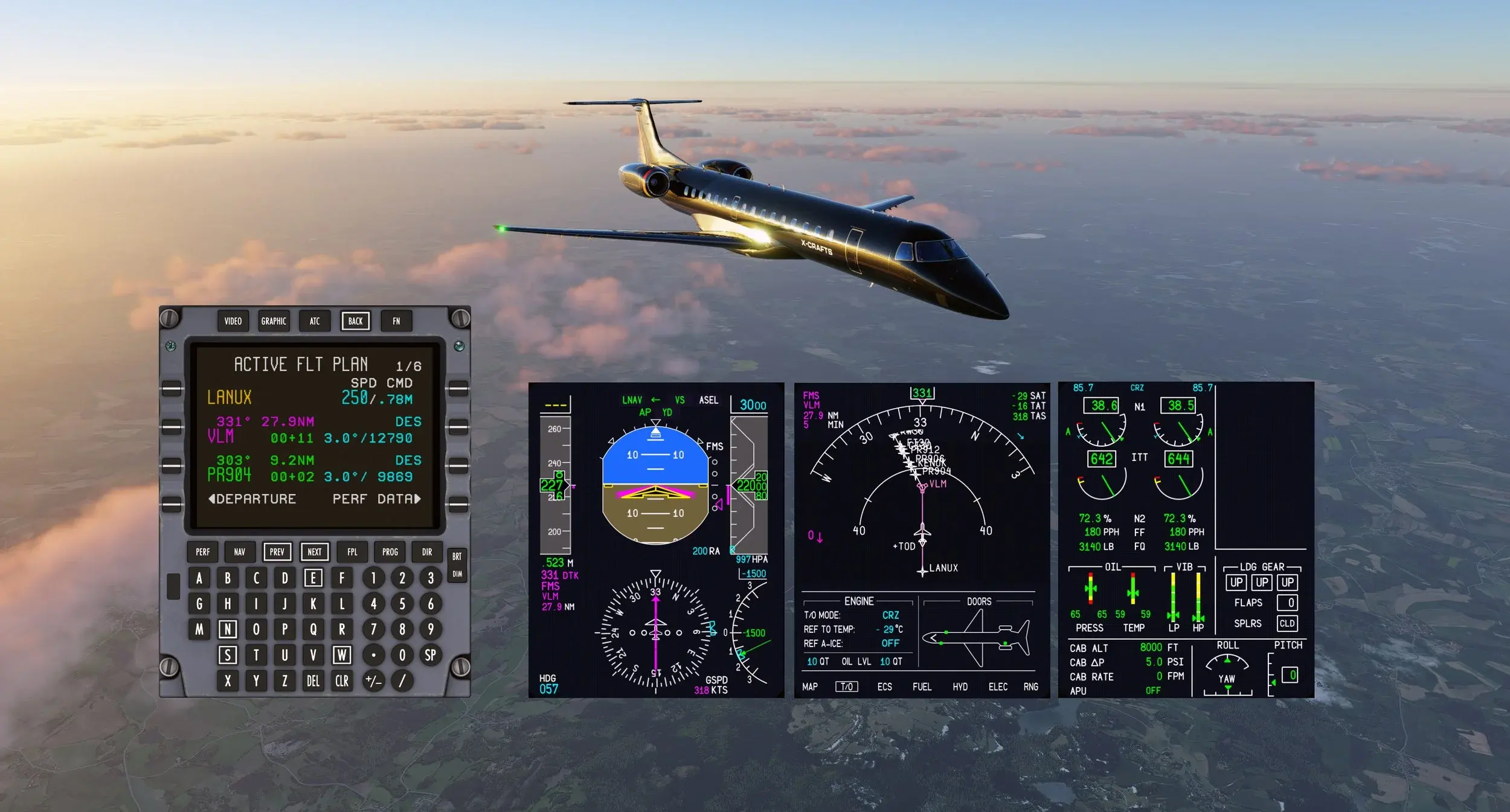Switch MFD to the FUEL page
This screenshot has width=1510, height=812.
[x=922, y=687]
